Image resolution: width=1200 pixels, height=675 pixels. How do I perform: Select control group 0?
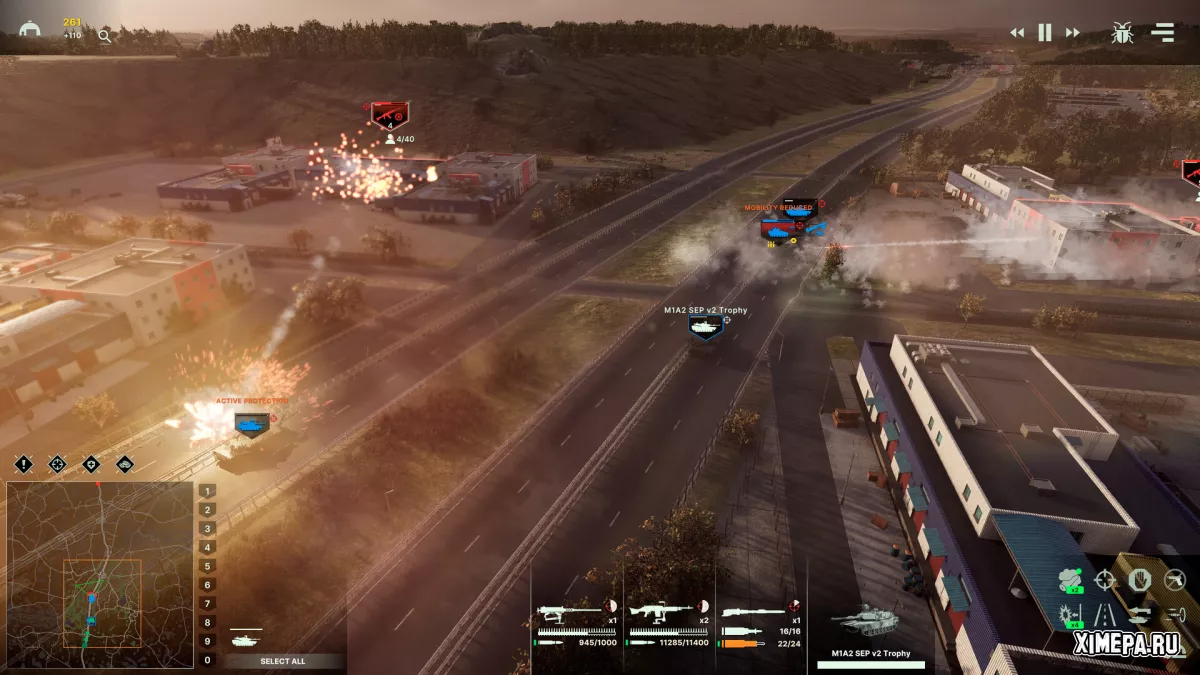click(207, 660)
